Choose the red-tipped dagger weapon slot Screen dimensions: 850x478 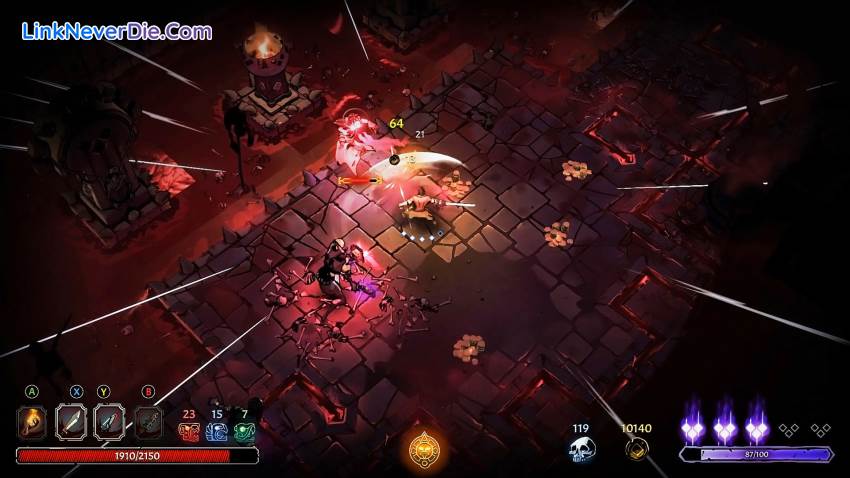click(109, 423)
